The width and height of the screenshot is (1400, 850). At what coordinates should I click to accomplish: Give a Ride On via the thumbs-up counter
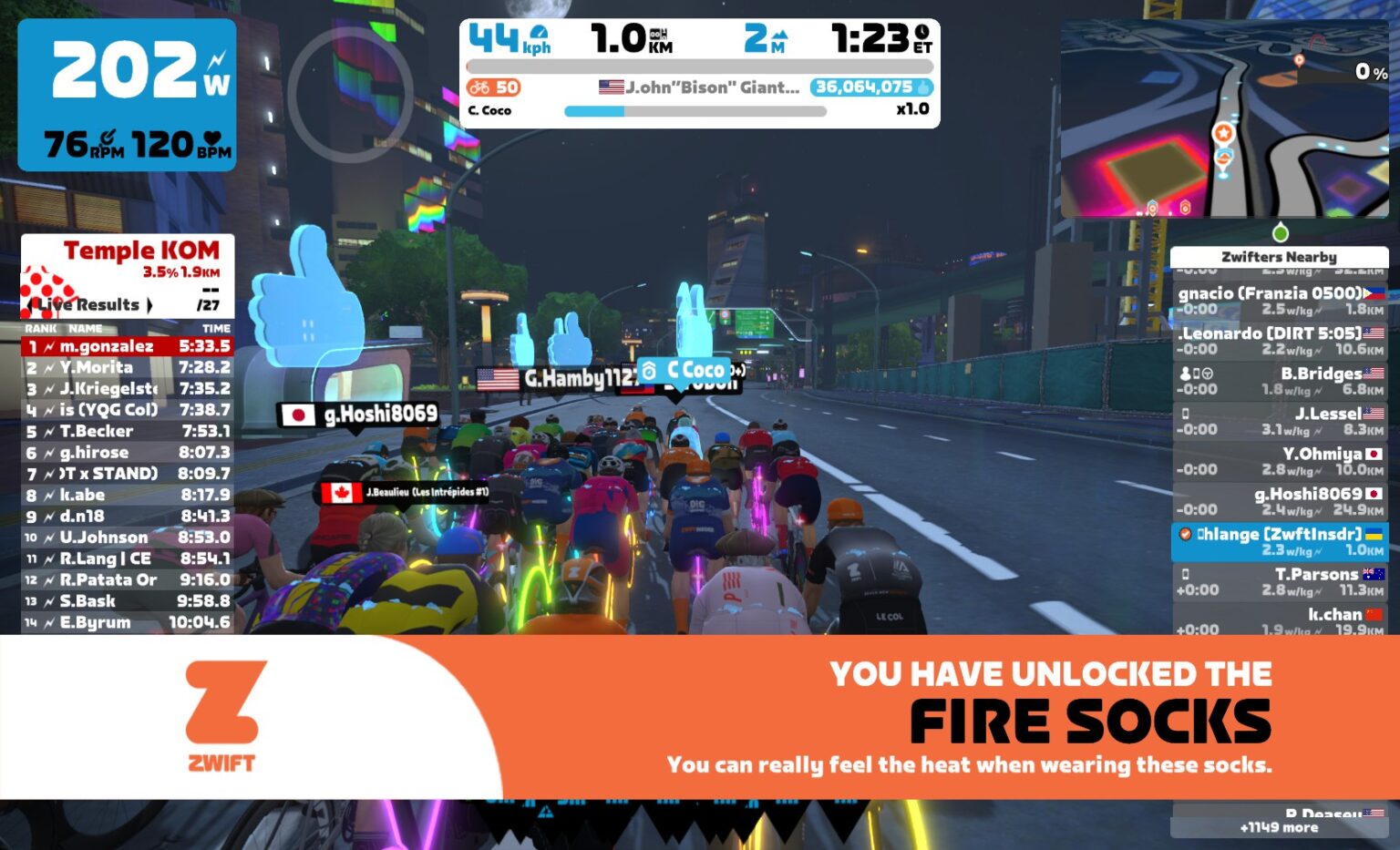click(923, 88)
